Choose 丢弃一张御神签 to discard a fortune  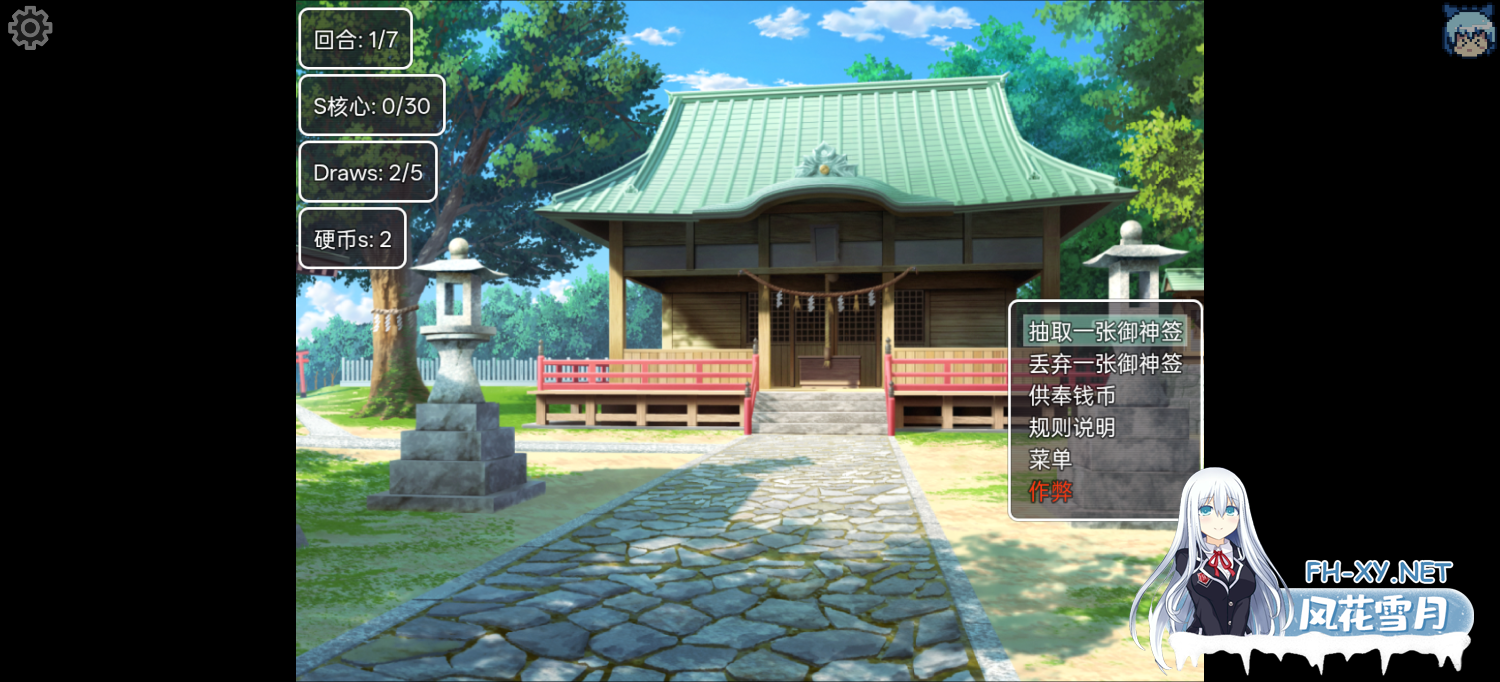pos(1104,363)
